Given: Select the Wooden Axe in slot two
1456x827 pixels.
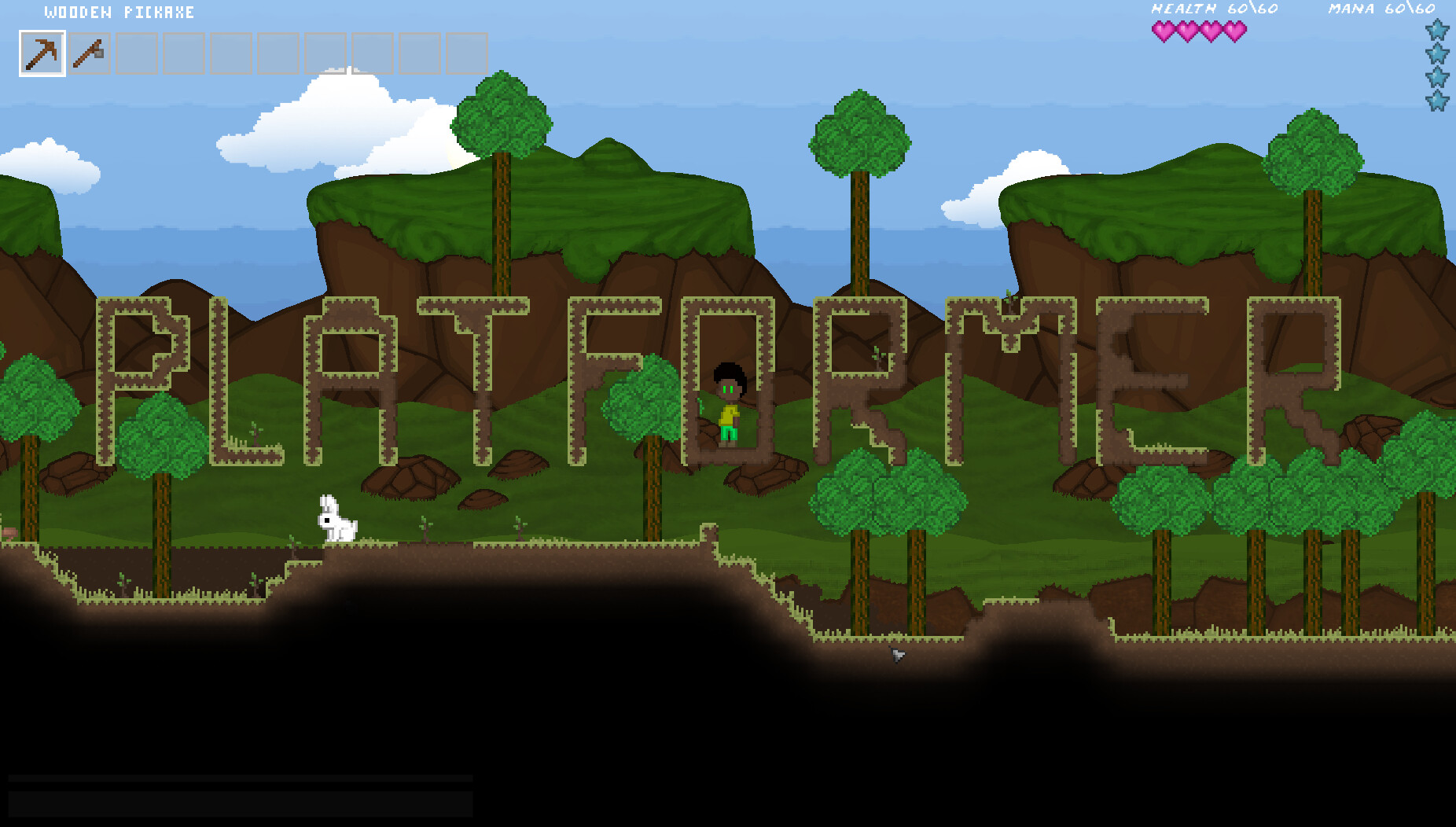Looking at the screenshot, I should click(x=89, y=51).
